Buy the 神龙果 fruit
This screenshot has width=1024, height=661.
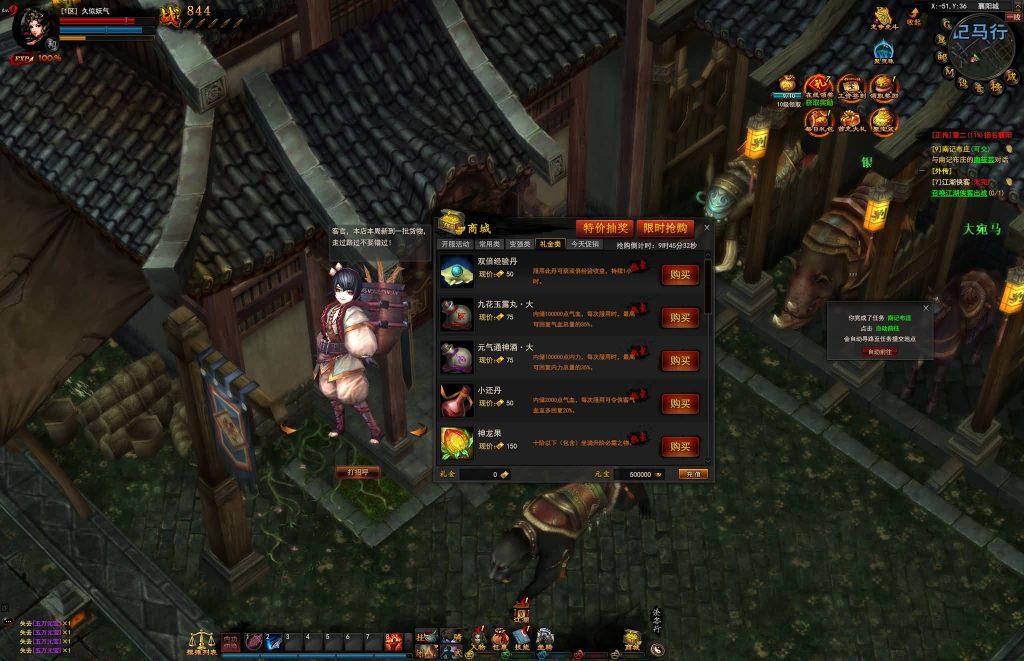pos(679,446)
